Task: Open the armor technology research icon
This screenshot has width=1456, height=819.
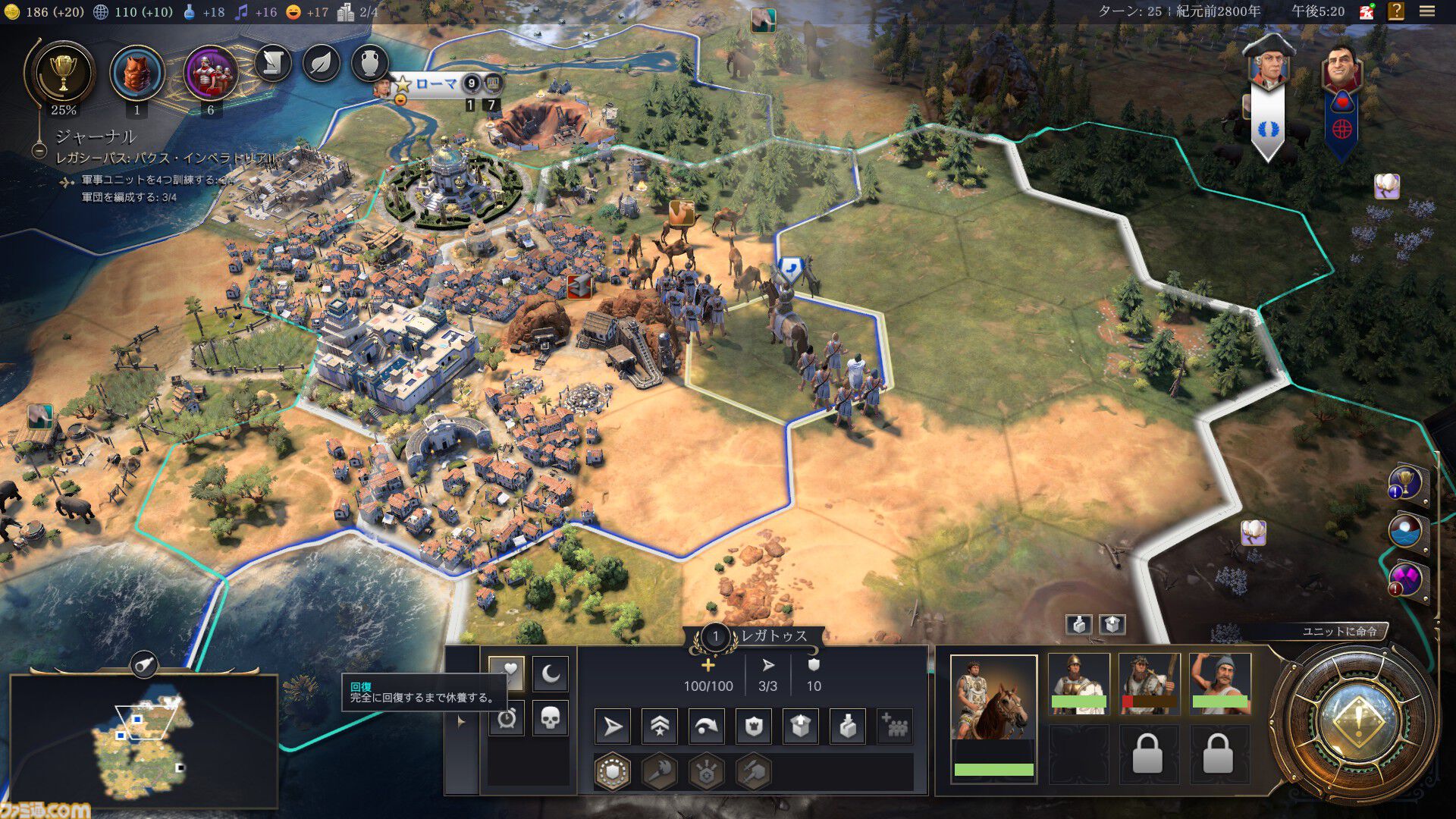Action: [137, 74]
